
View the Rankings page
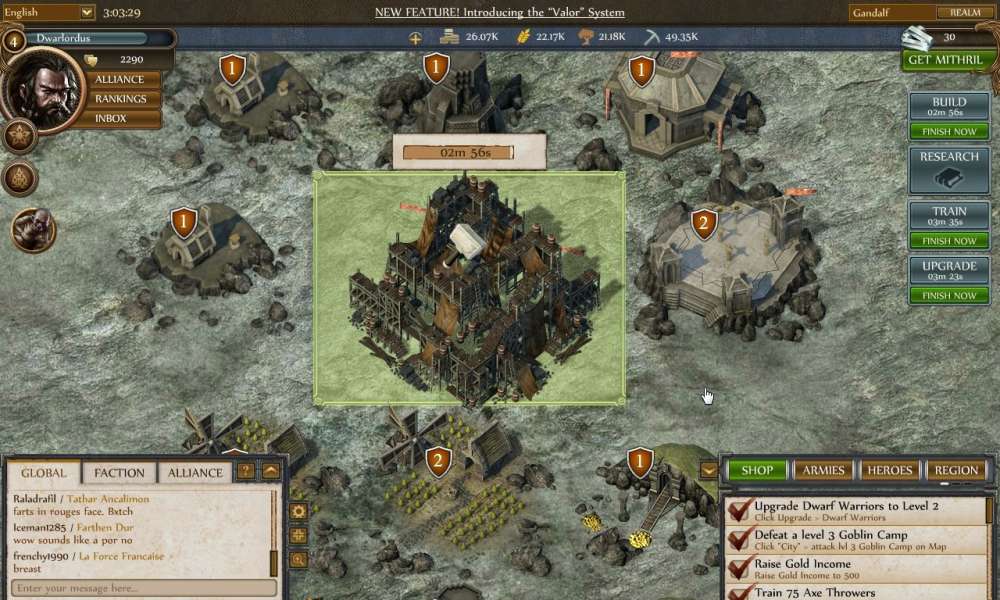pos(120,99)
